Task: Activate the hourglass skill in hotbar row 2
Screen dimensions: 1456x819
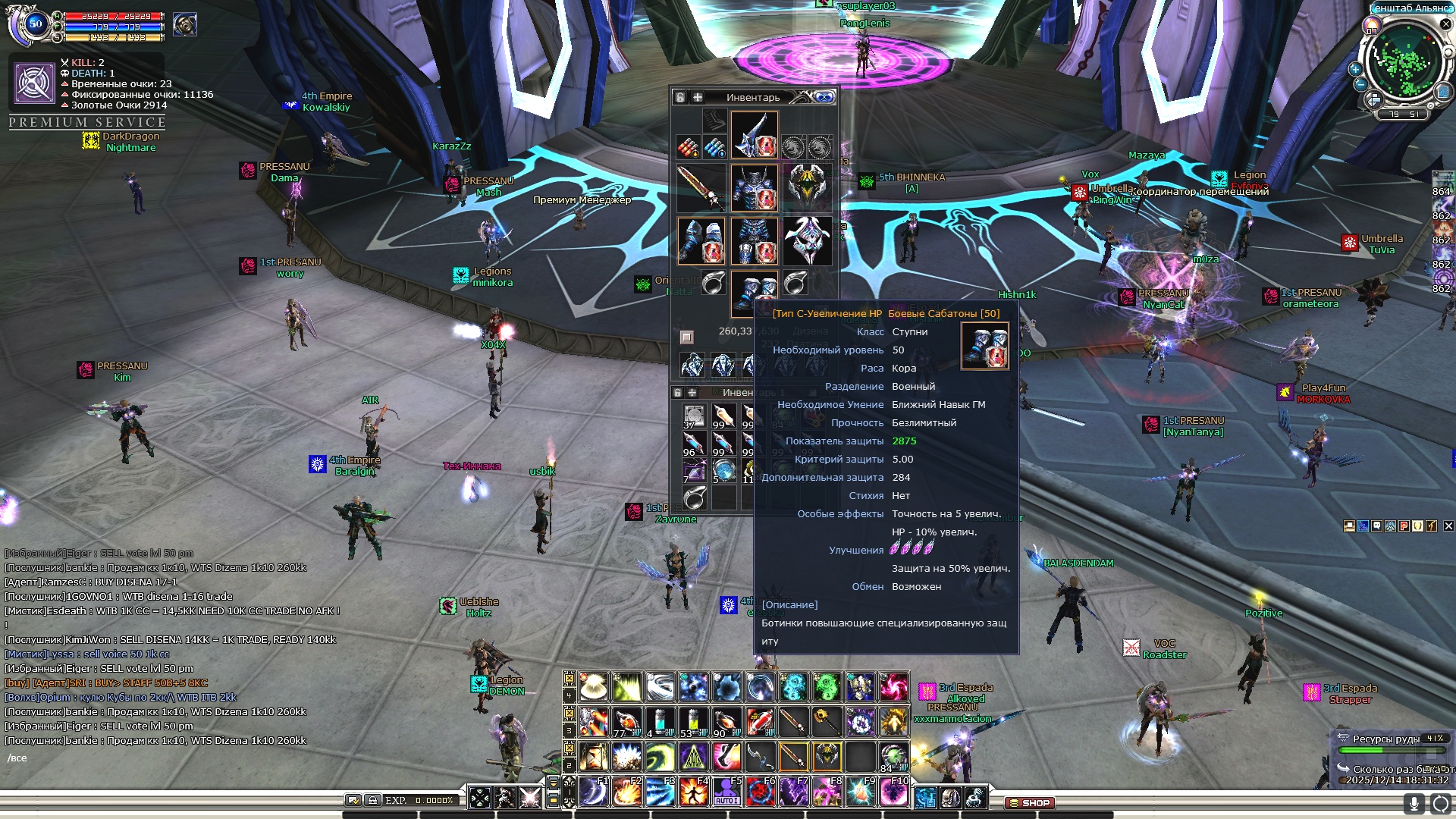Action: point(594,756)
